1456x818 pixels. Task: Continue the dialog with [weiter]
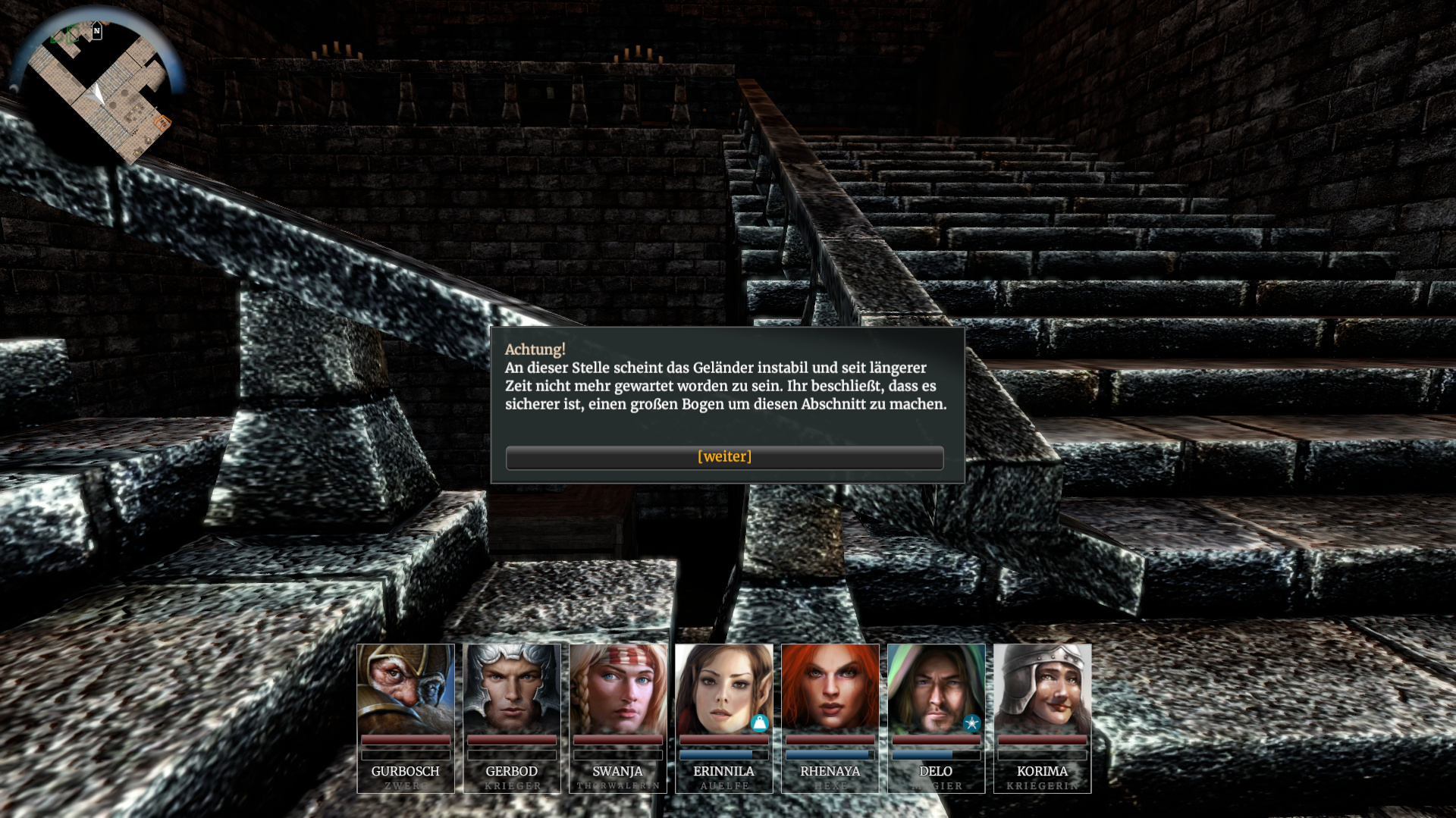click(724, 457)
